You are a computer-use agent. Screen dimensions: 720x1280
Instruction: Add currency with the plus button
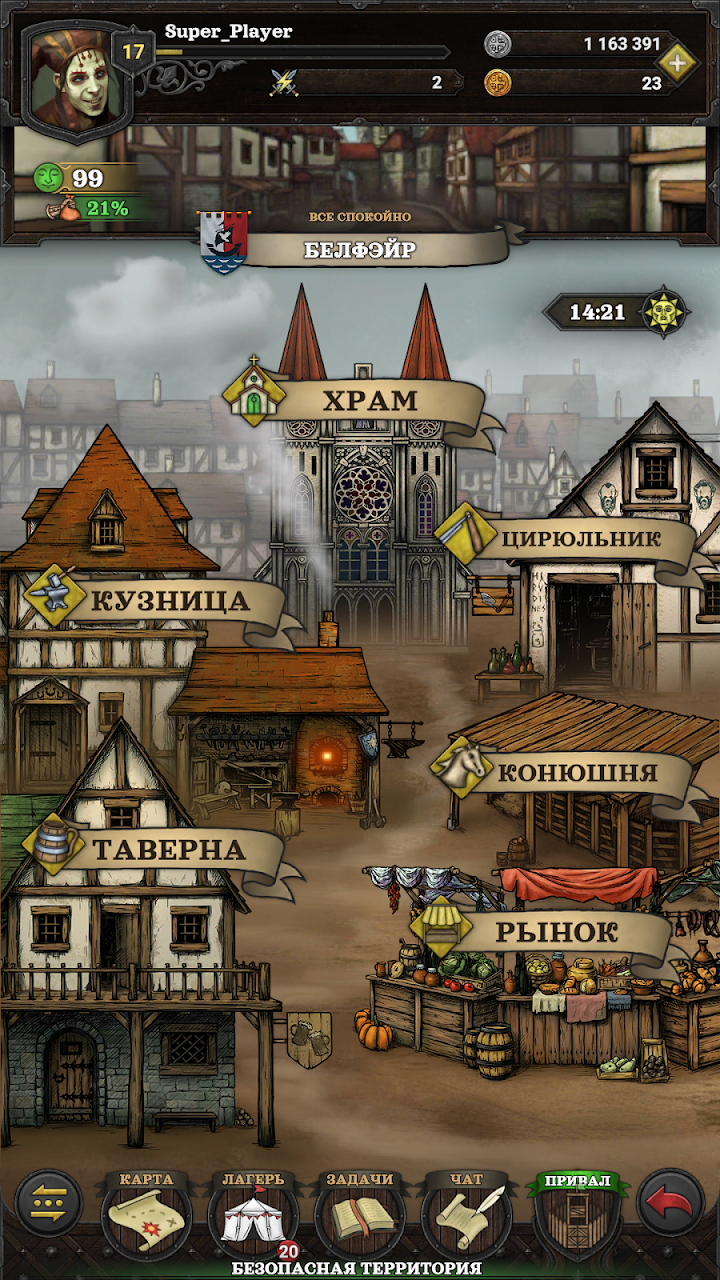(x=679, y=63)
